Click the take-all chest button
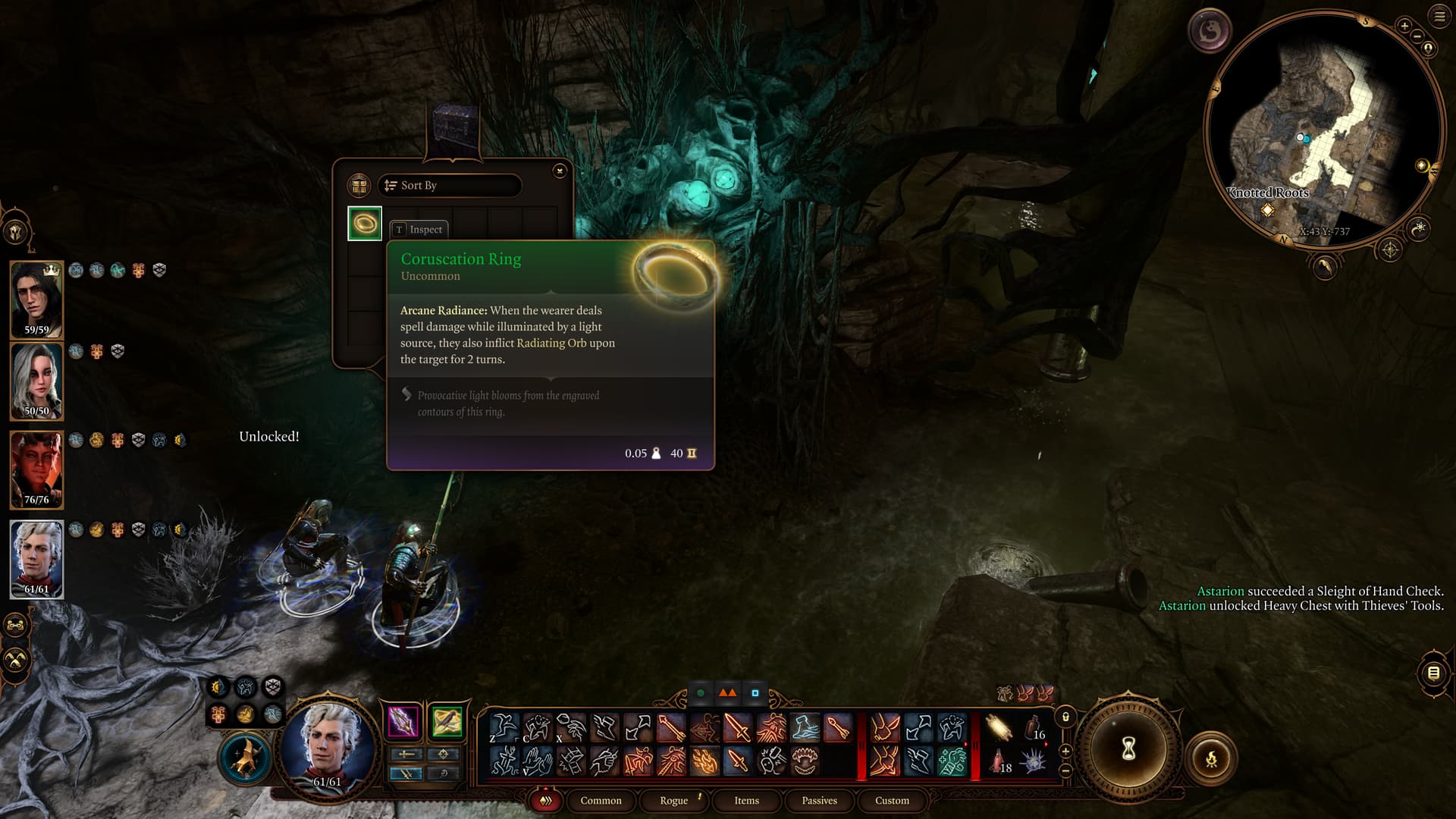1456x819 pixels. pos(359,186)
